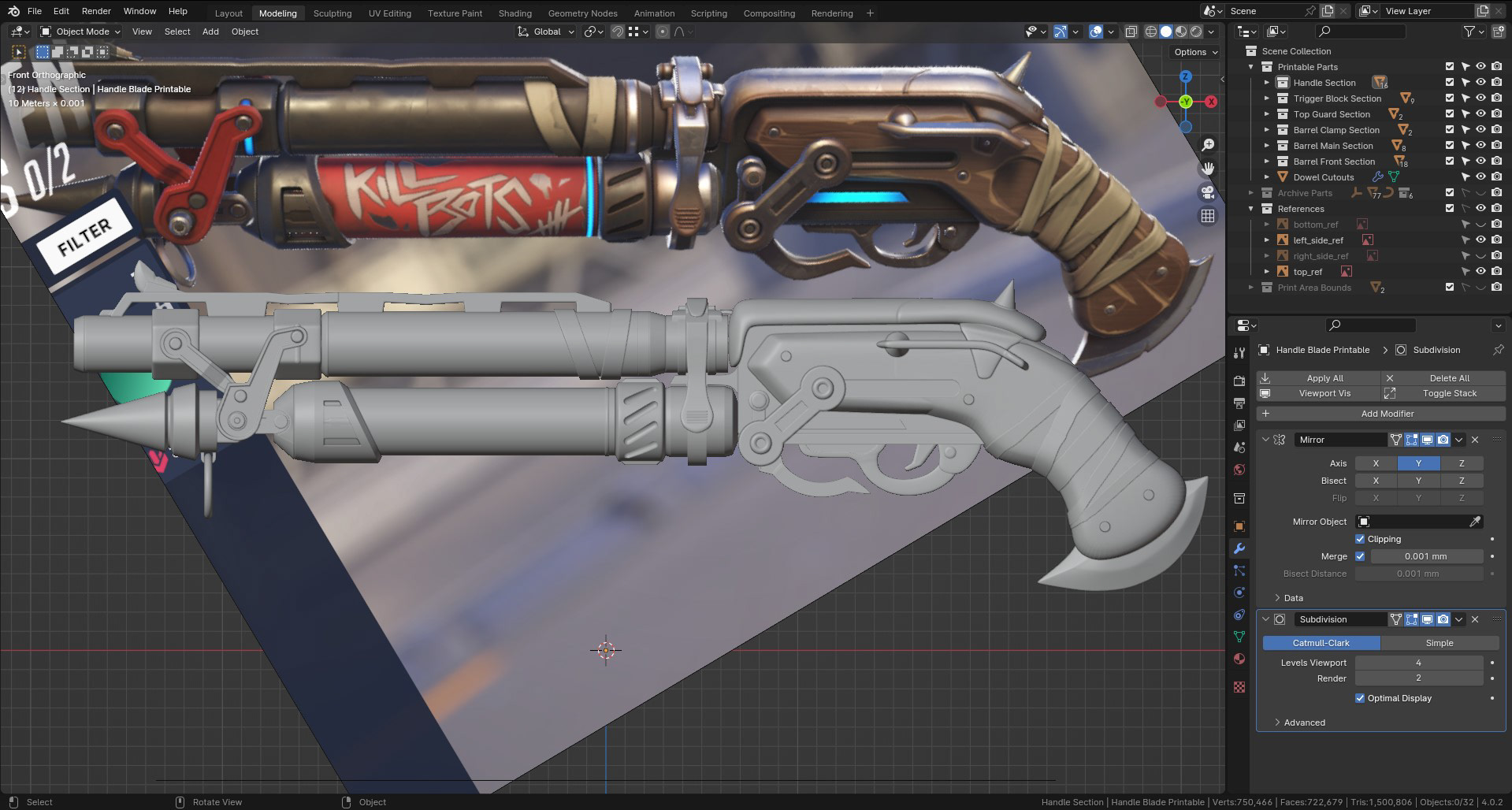Screen dimensions: 1512x810
Task: Expand the References collection
Action: [x=1252, y=209]
